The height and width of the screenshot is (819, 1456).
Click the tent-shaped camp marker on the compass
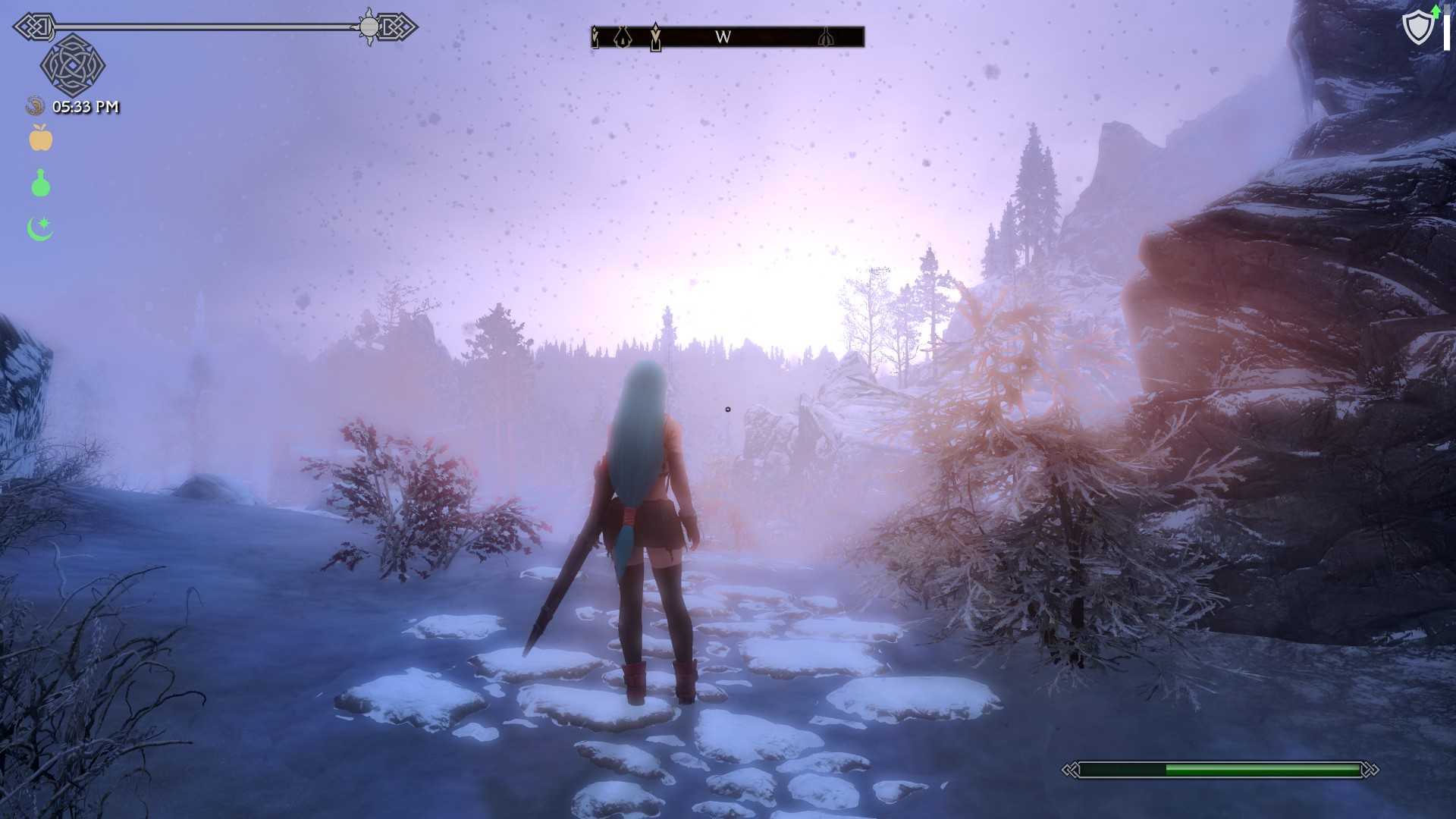pyautogui.click(x=623, y=36)
